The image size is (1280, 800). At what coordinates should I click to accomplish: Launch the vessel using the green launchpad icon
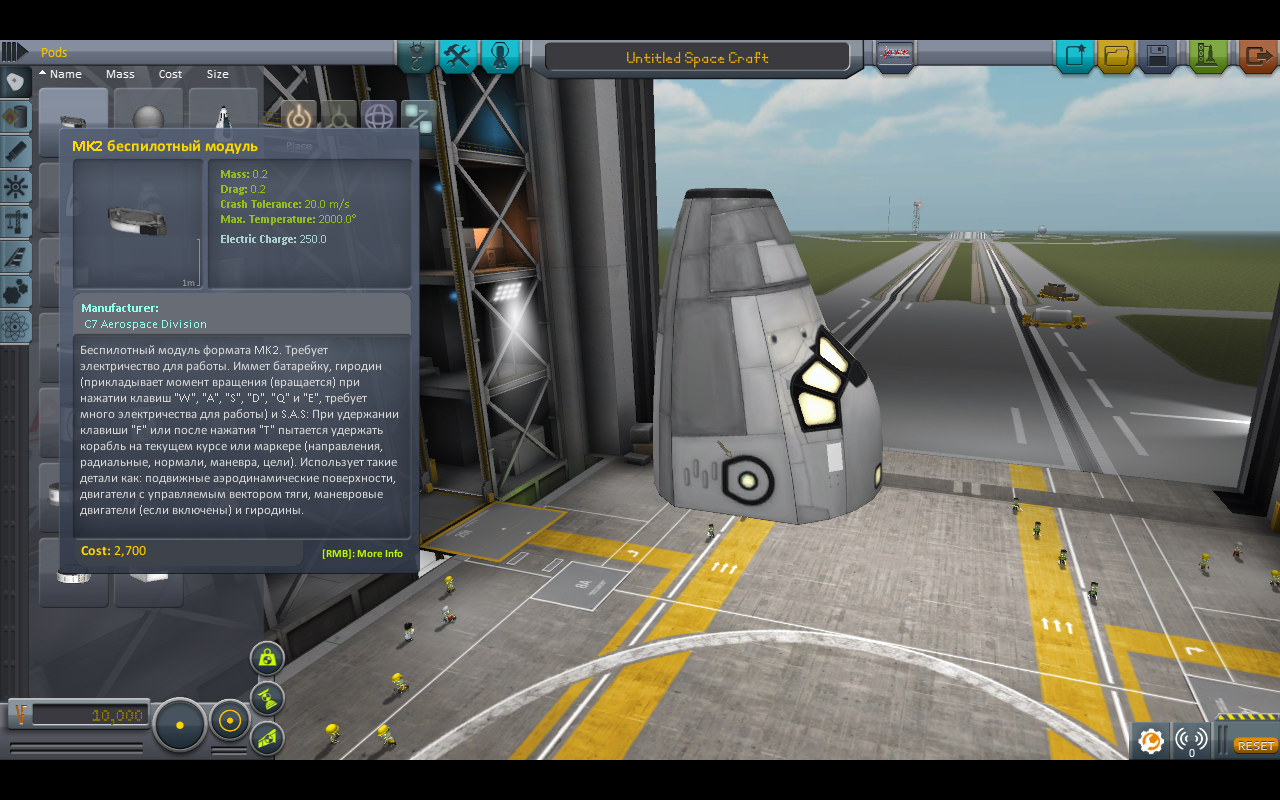point(1206,57)
